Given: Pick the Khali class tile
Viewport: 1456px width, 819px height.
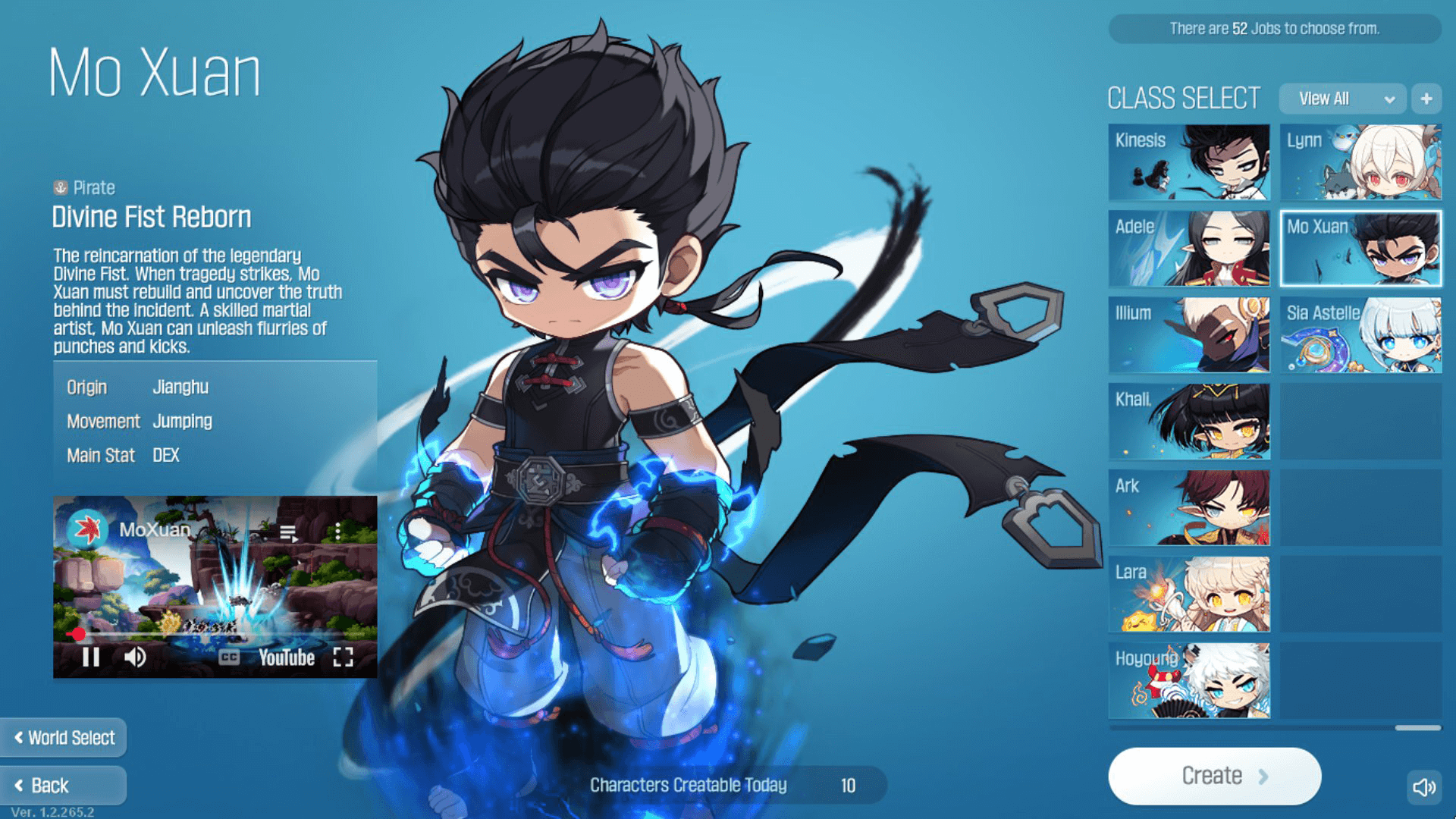Looking at the screenshot, I should (1188, 422).
